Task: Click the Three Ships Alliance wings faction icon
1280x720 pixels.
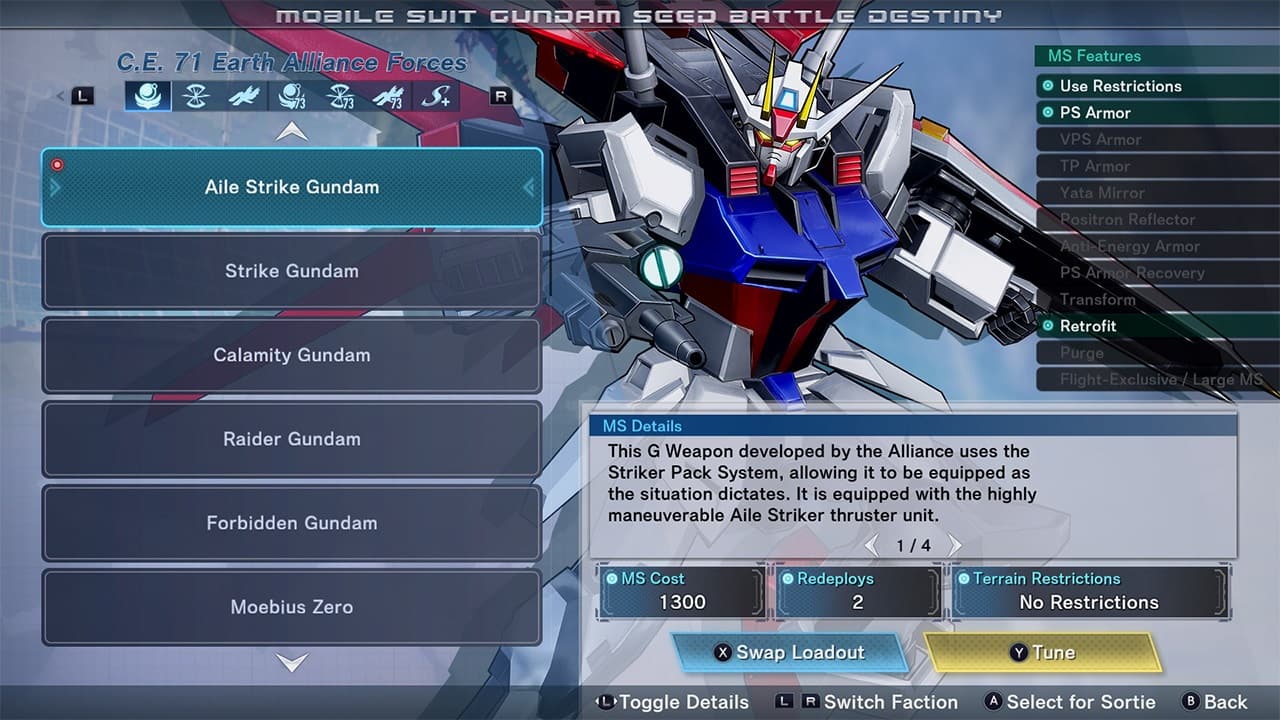Action: 244,97
